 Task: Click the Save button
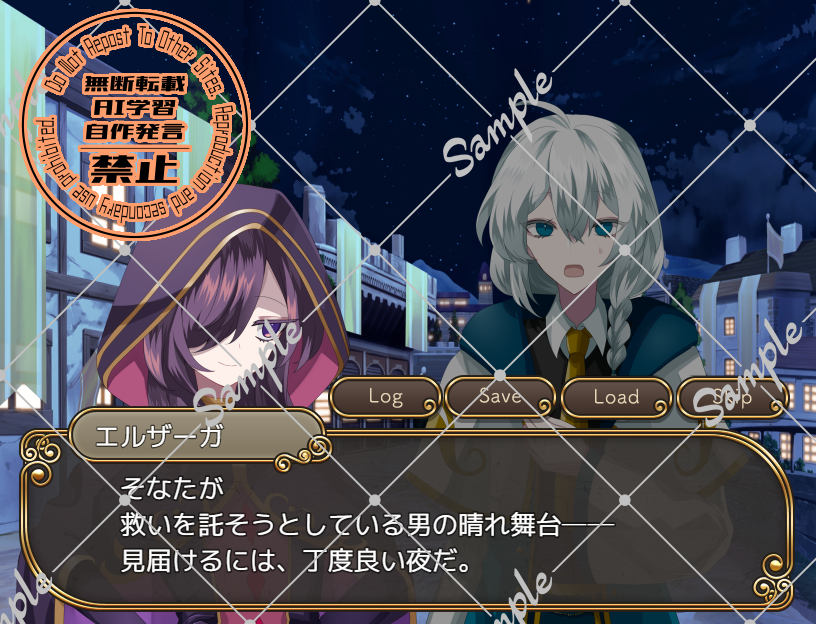click(x=500, y=397)
